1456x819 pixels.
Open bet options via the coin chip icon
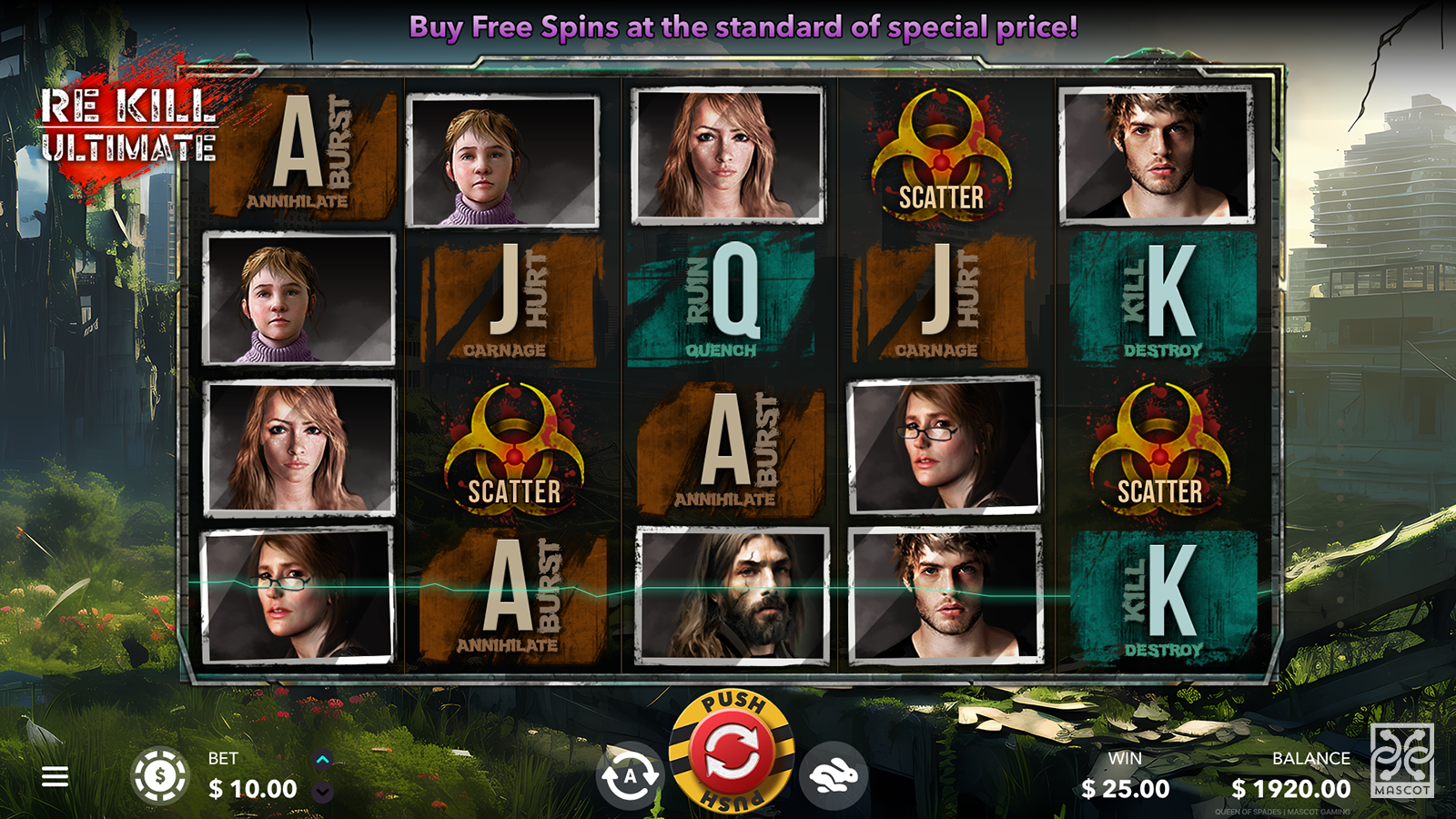tap(160, 776)
